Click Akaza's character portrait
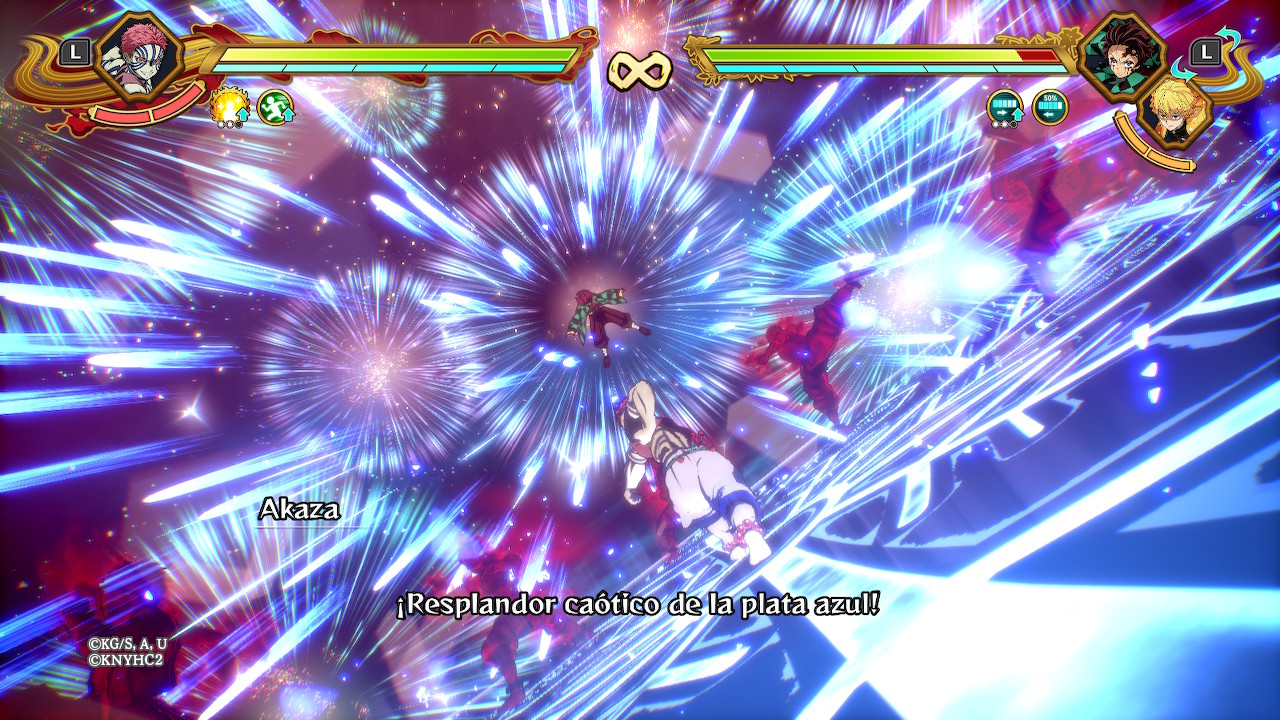This screenshot has height=720, width=1280. pyautogui.click(x=140, y=56)
